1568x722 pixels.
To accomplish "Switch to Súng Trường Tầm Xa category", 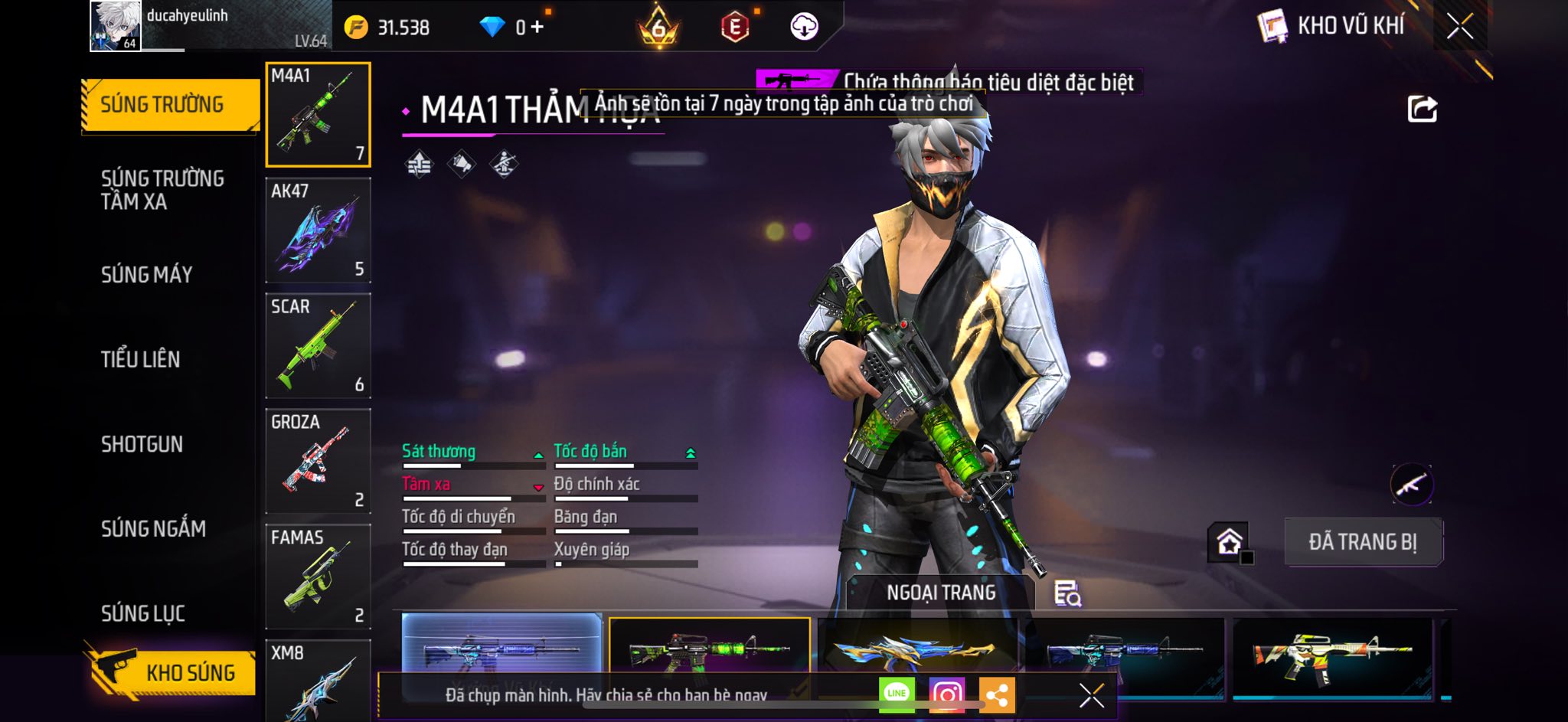I will [x=162, y=190].
